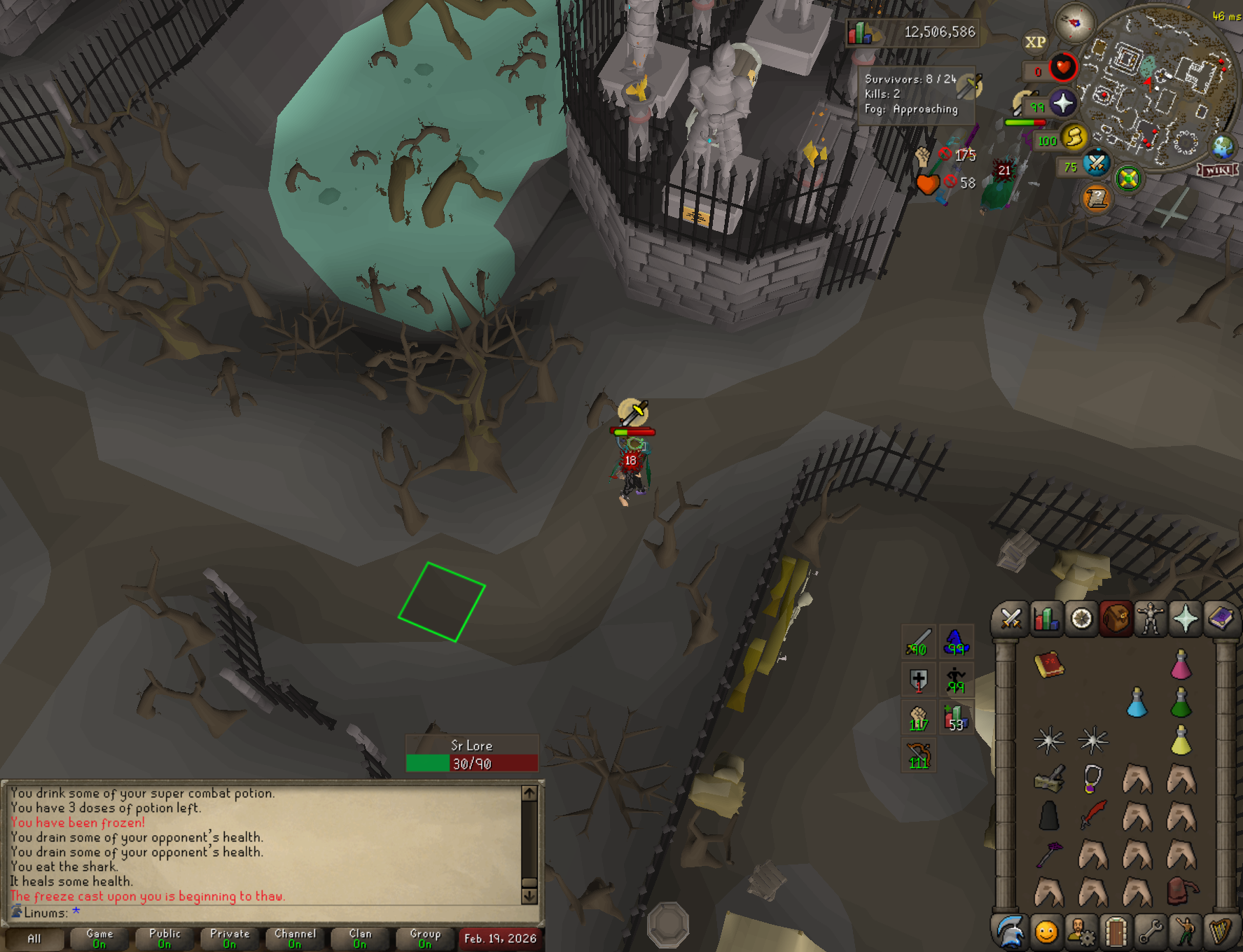Image resolution: width=1243 pixels, height=952 pixels.
Task: Select the amulet with purple gem
Action: click(x=1092, y=778)
